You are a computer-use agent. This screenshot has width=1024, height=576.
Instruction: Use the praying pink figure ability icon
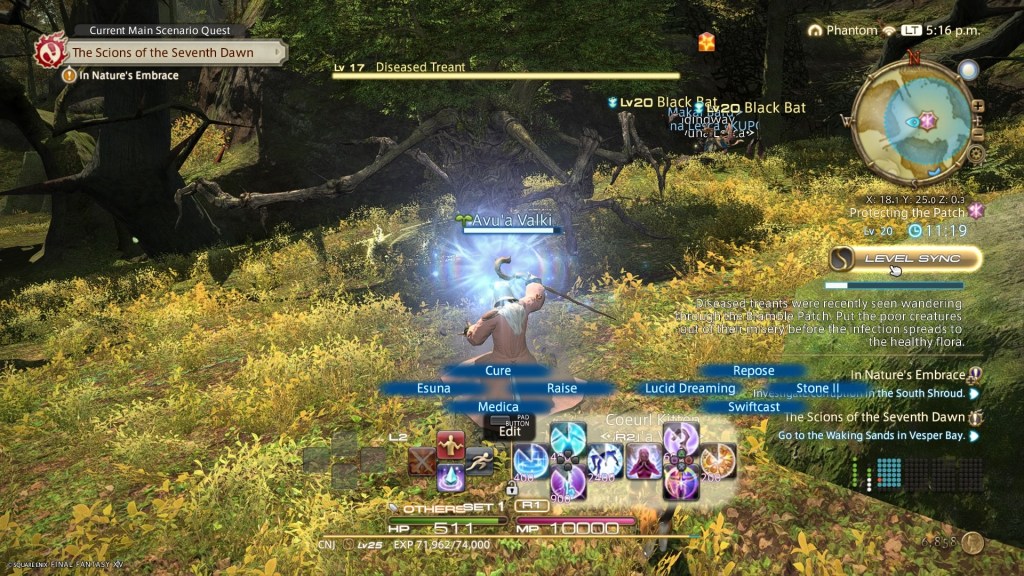click(644, 461)
